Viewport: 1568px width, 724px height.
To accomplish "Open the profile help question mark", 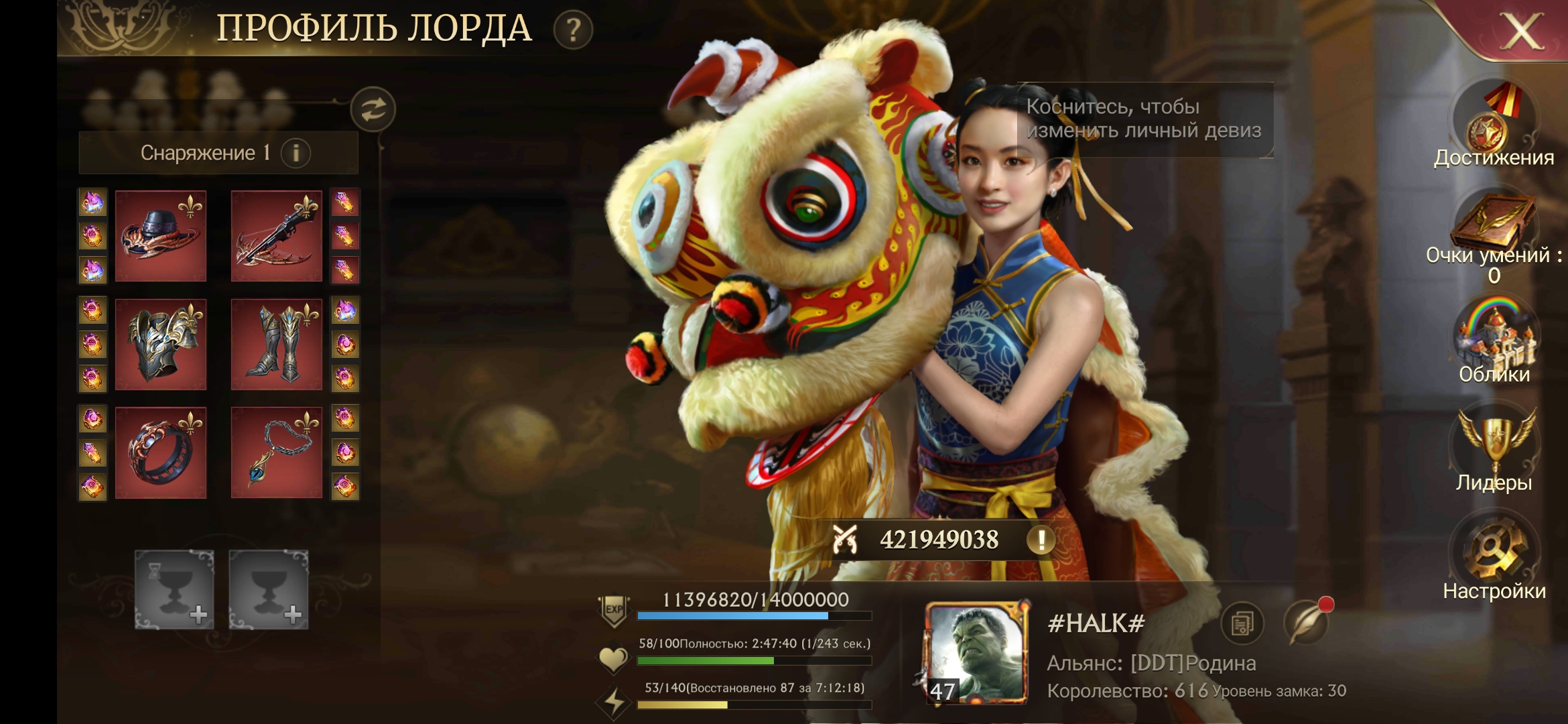I will [573, 30].
